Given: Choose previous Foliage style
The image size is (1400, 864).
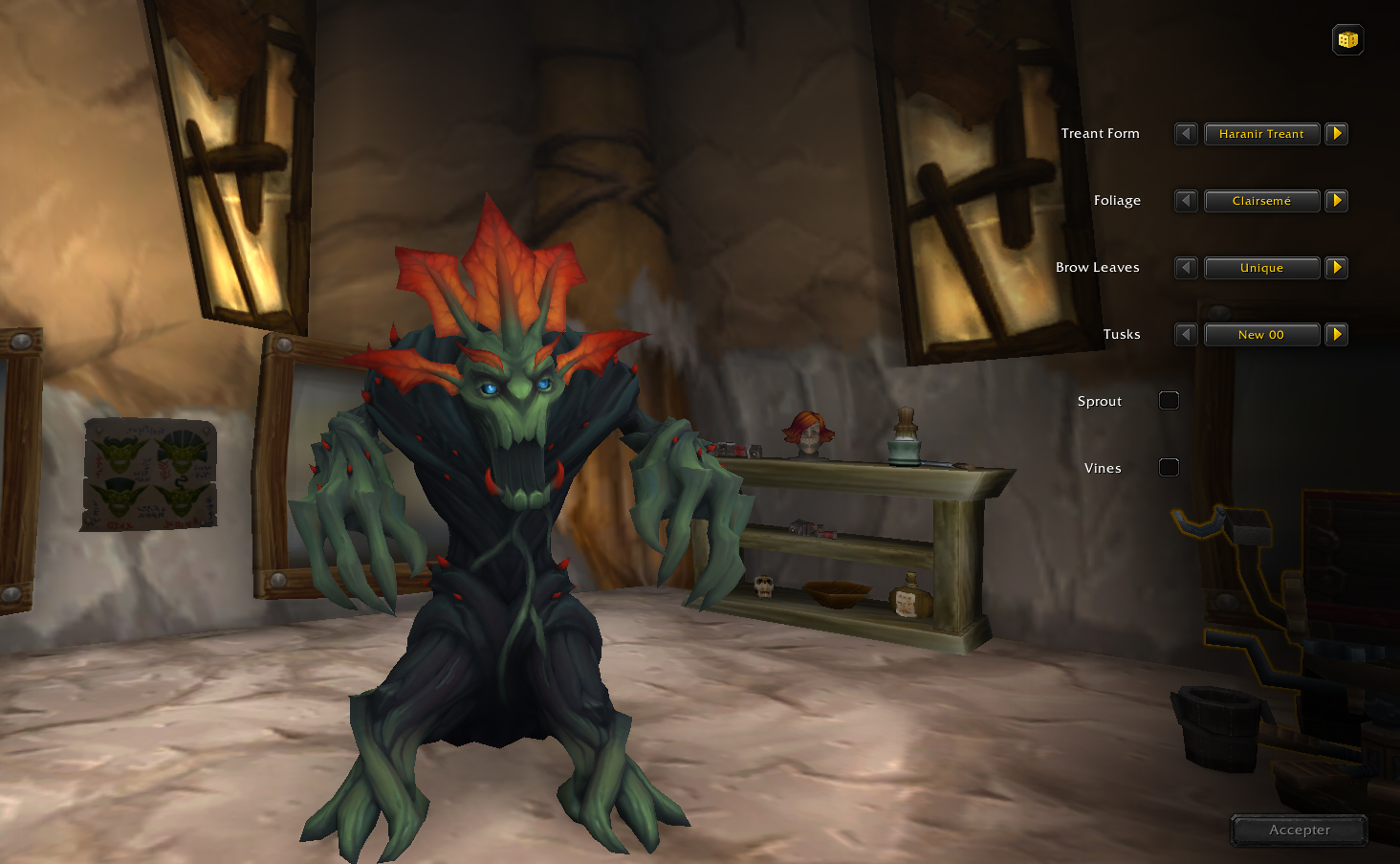Looking at the screenshot, I should click(1186, 201).
